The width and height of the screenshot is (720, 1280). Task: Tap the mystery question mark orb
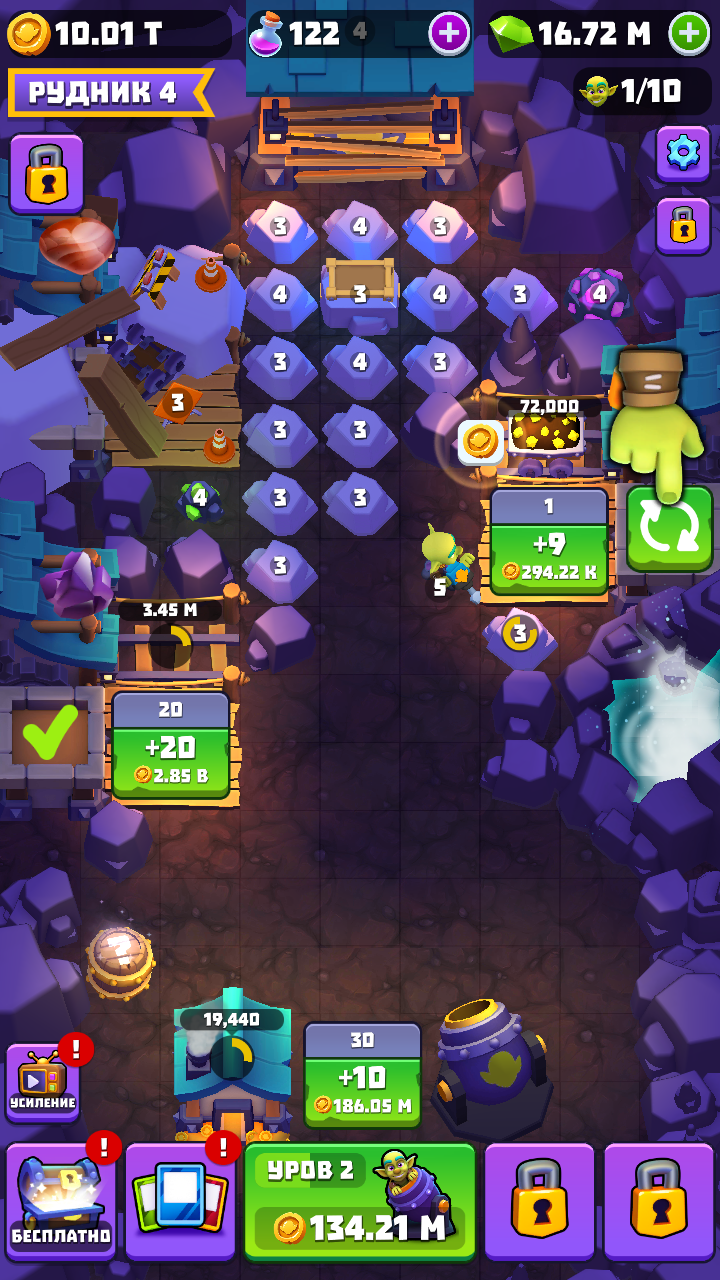point(120,960)
